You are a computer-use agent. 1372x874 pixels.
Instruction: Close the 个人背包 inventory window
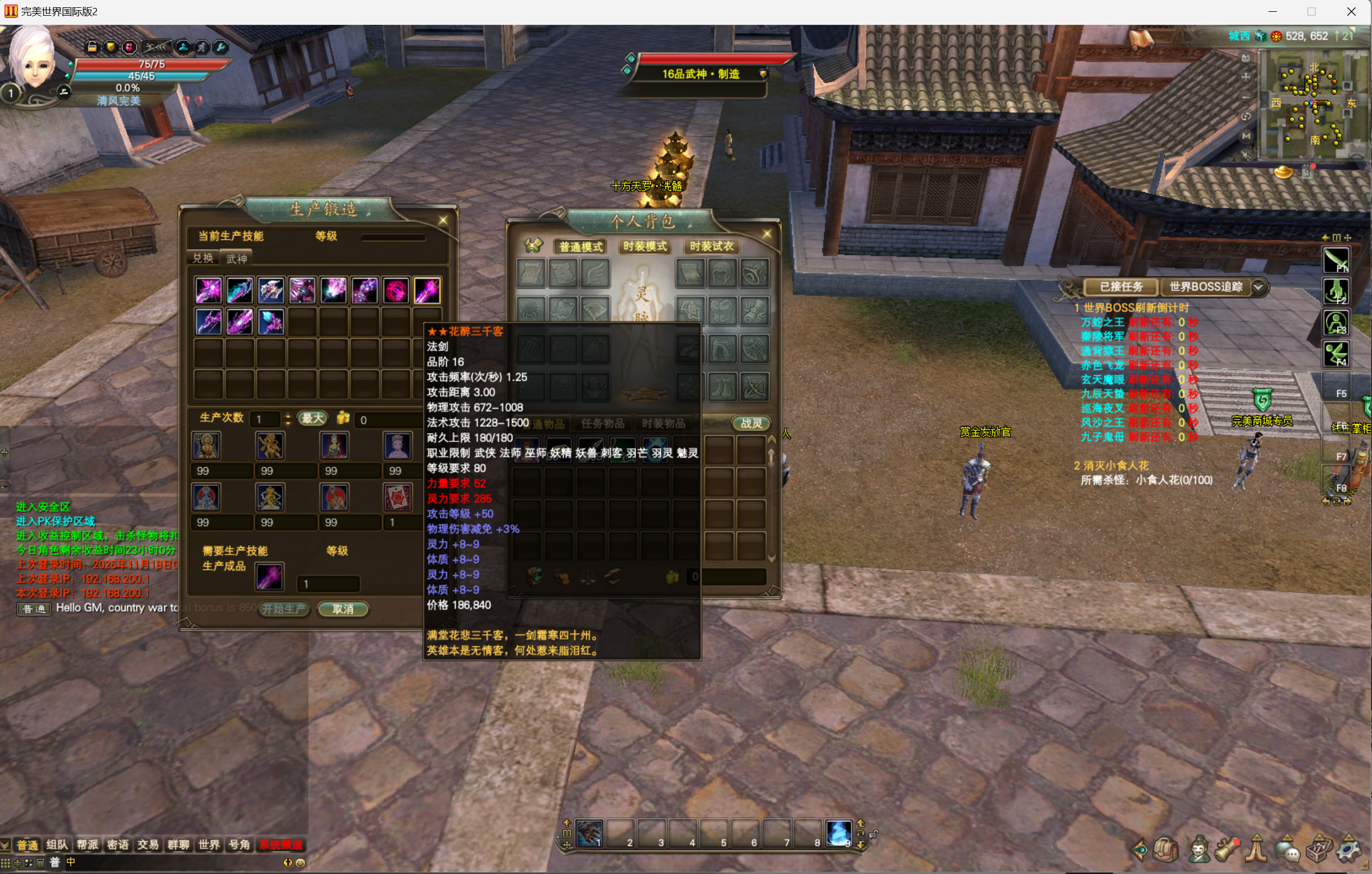[767, 234]
